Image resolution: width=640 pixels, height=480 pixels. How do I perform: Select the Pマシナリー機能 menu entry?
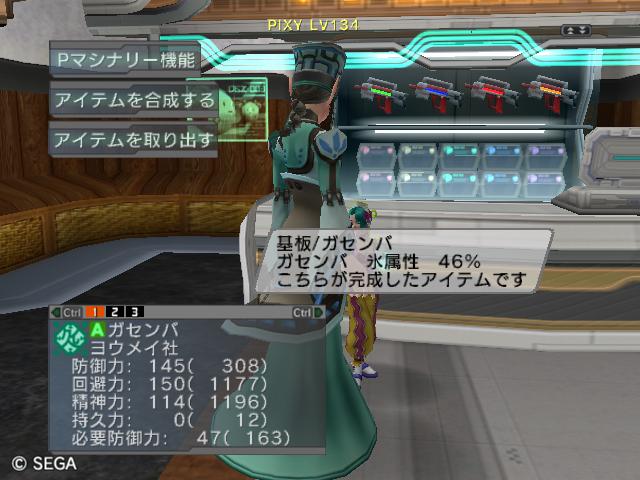126,58
